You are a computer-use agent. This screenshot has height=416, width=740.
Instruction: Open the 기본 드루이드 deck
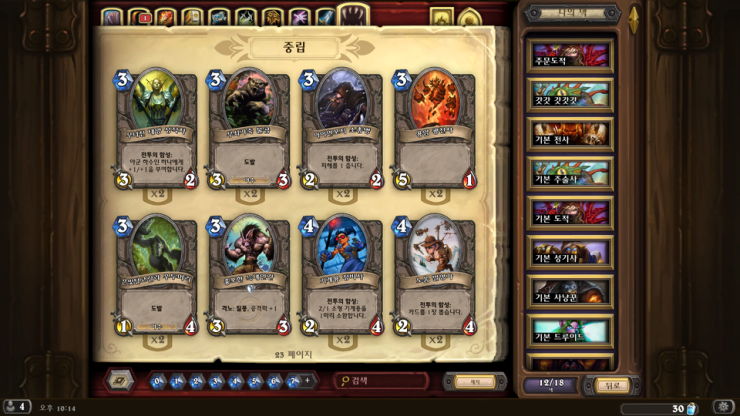(571, 332)
